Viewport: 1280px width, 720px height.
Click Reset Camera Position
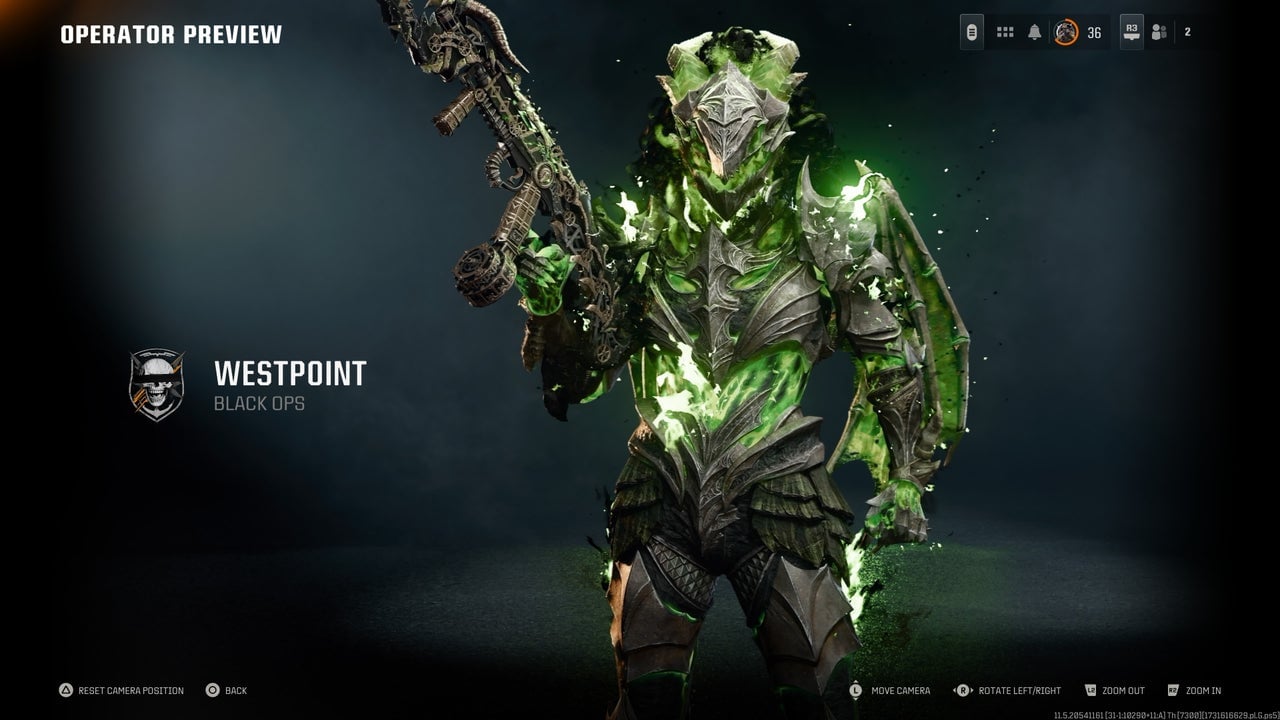pos(125,690)
